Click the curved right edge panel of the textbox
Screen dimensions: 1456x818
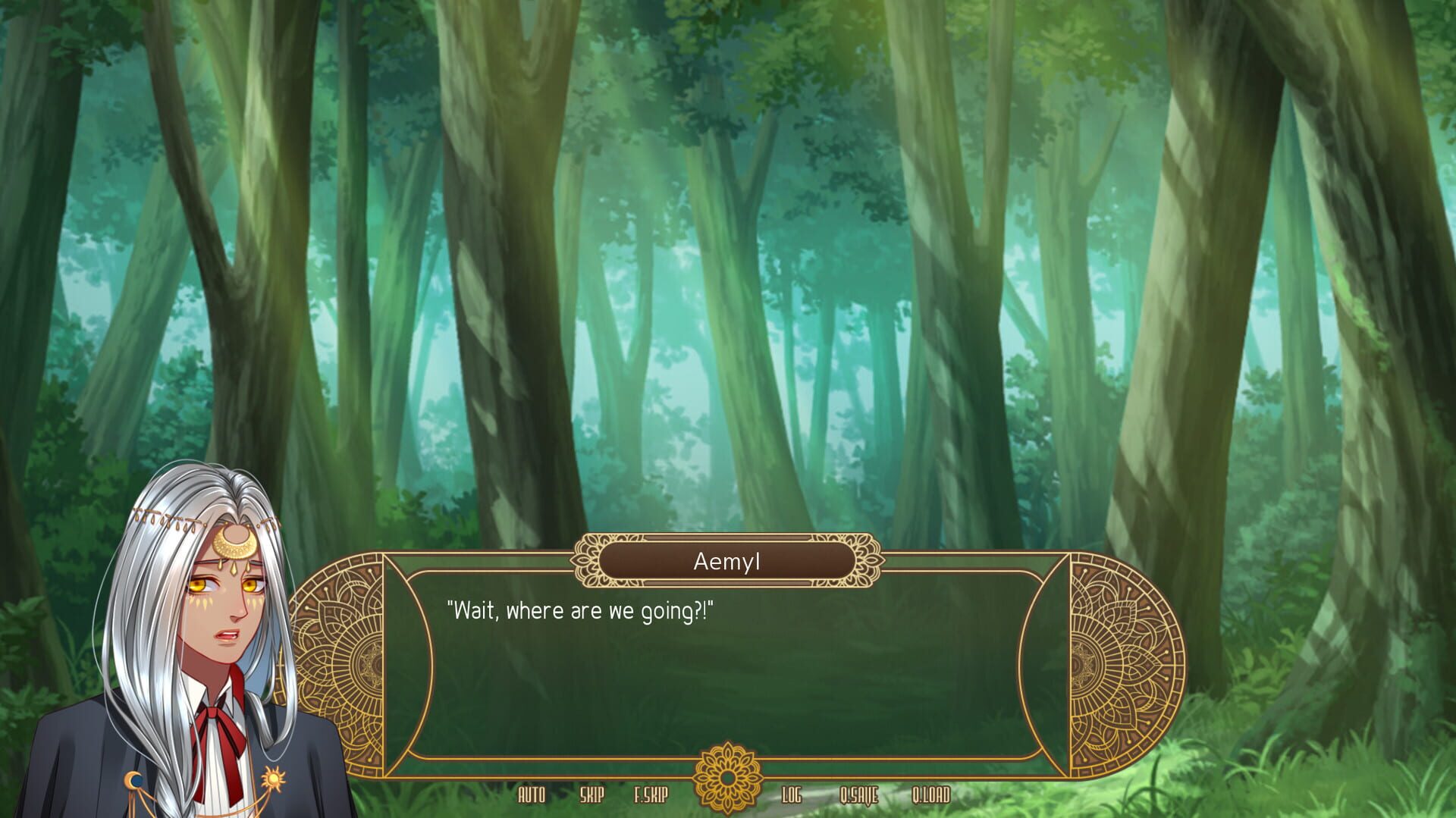[x=1055, y=663]
